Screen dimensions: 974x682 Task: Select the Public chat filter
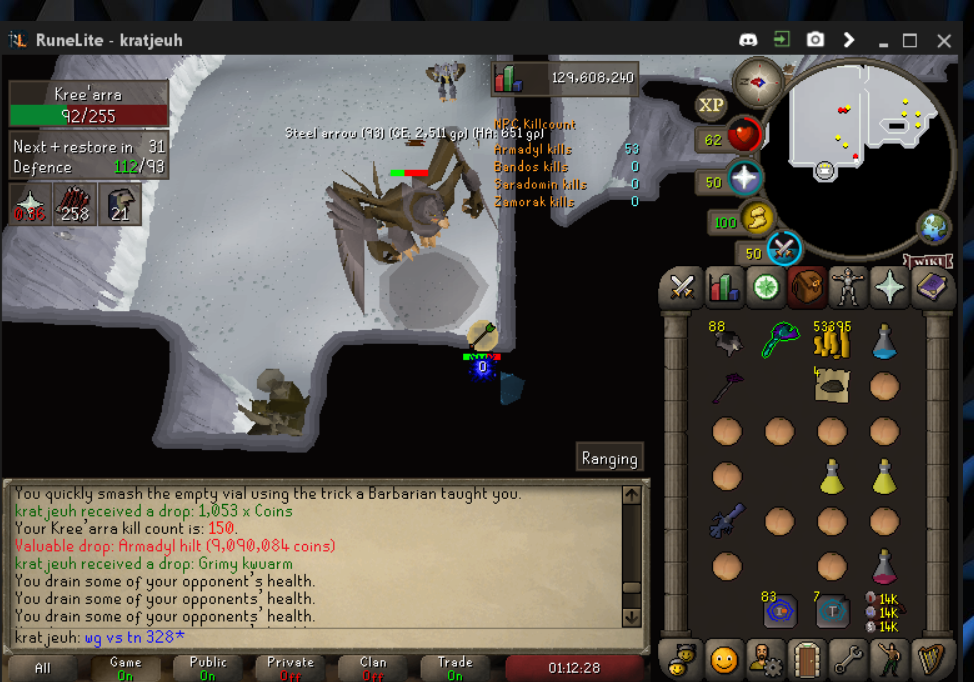207,667
